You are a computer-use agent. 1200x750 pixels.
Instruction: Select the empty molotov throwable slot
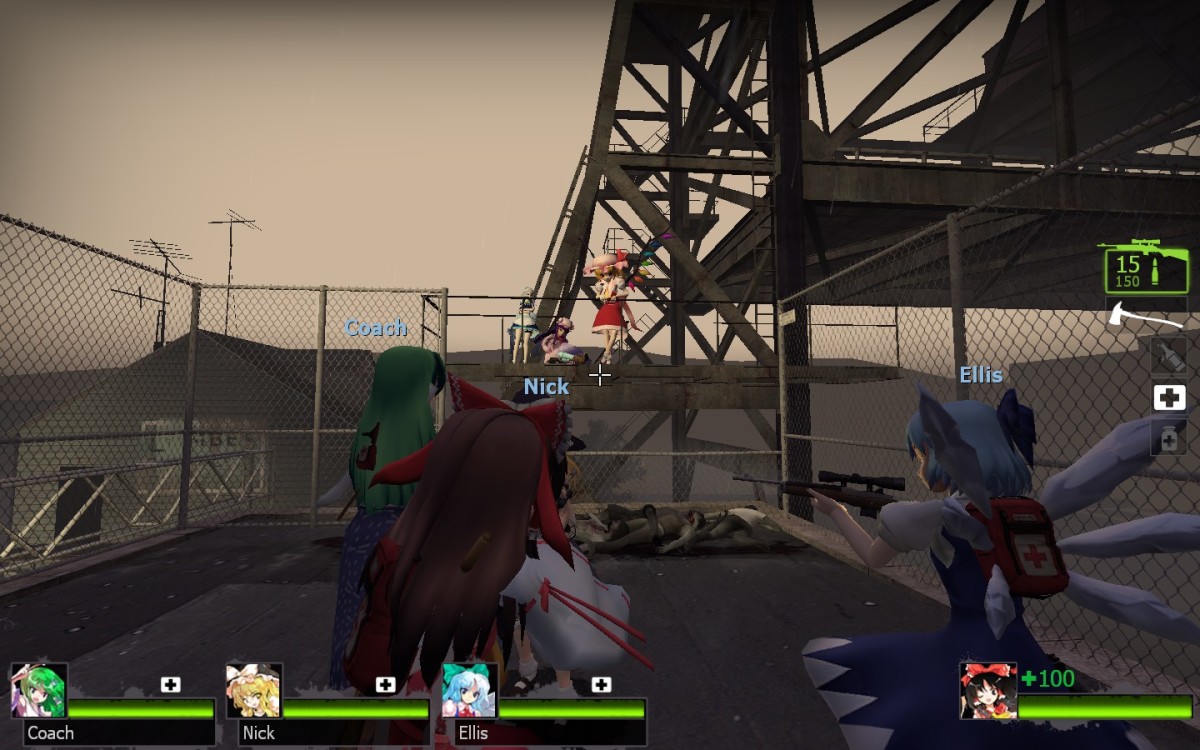click(x=1168, y=356)
